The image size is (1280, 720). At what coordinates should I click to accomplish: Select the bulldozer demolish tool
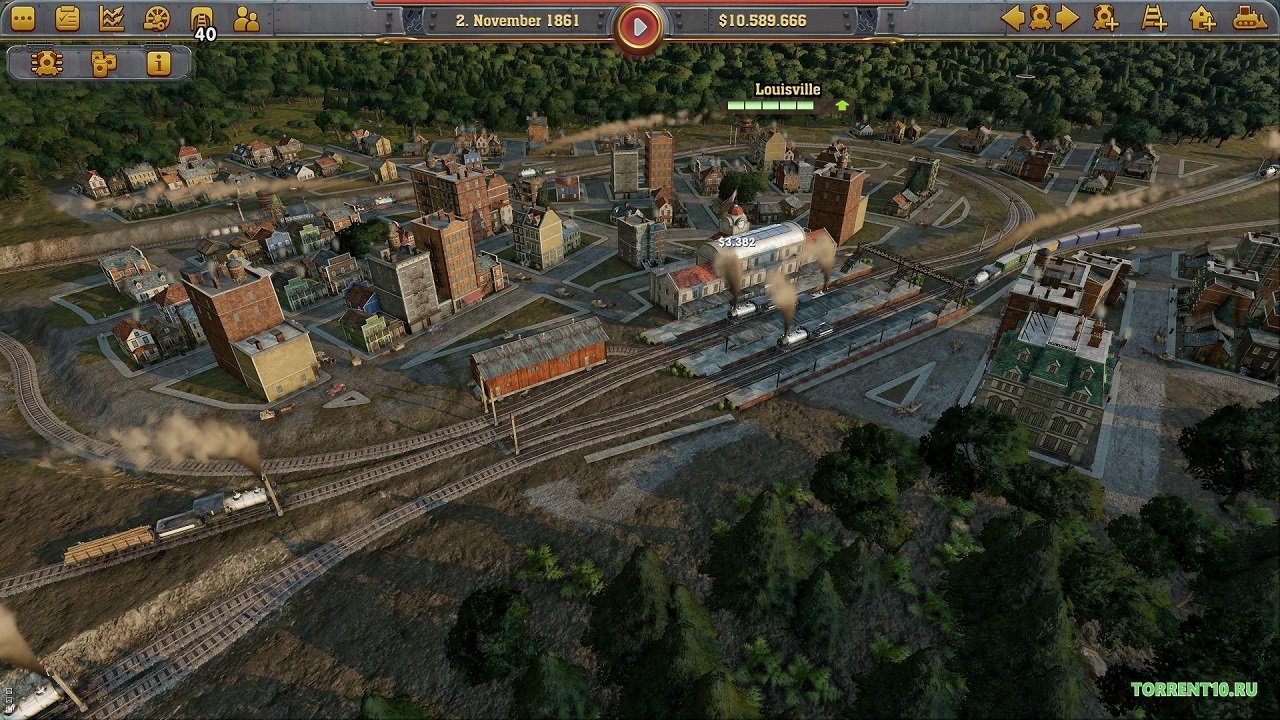(1250, 17)
